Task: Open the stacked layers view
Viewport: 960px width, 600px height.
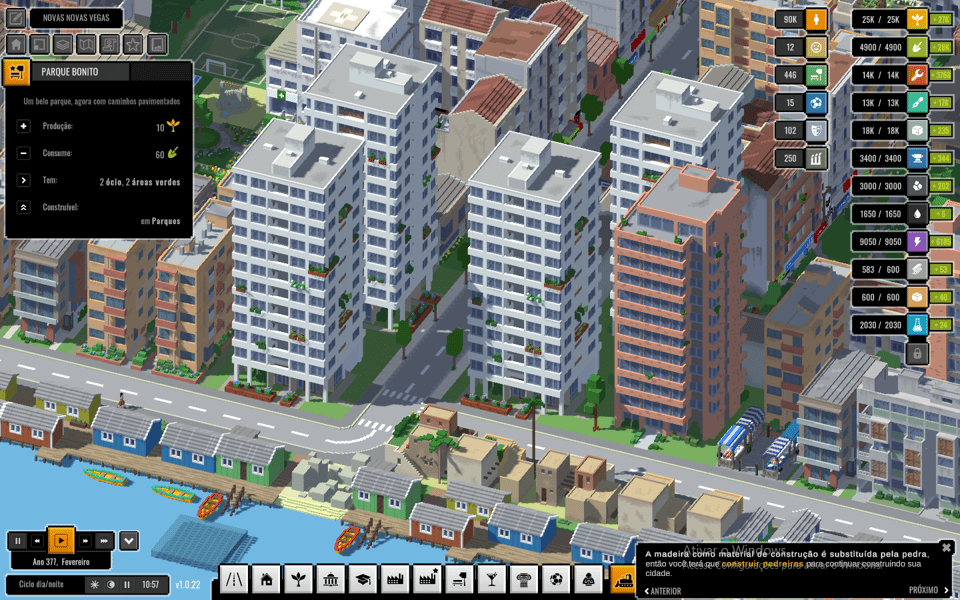Action: (62, 44)
